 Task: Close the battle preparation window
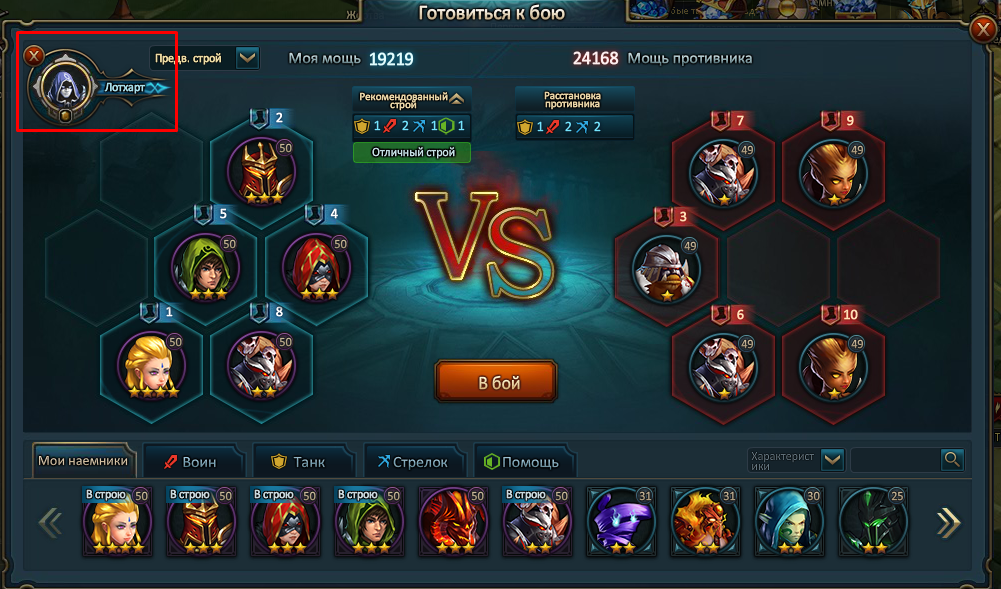pyautogui.click(x=35, y=56)
